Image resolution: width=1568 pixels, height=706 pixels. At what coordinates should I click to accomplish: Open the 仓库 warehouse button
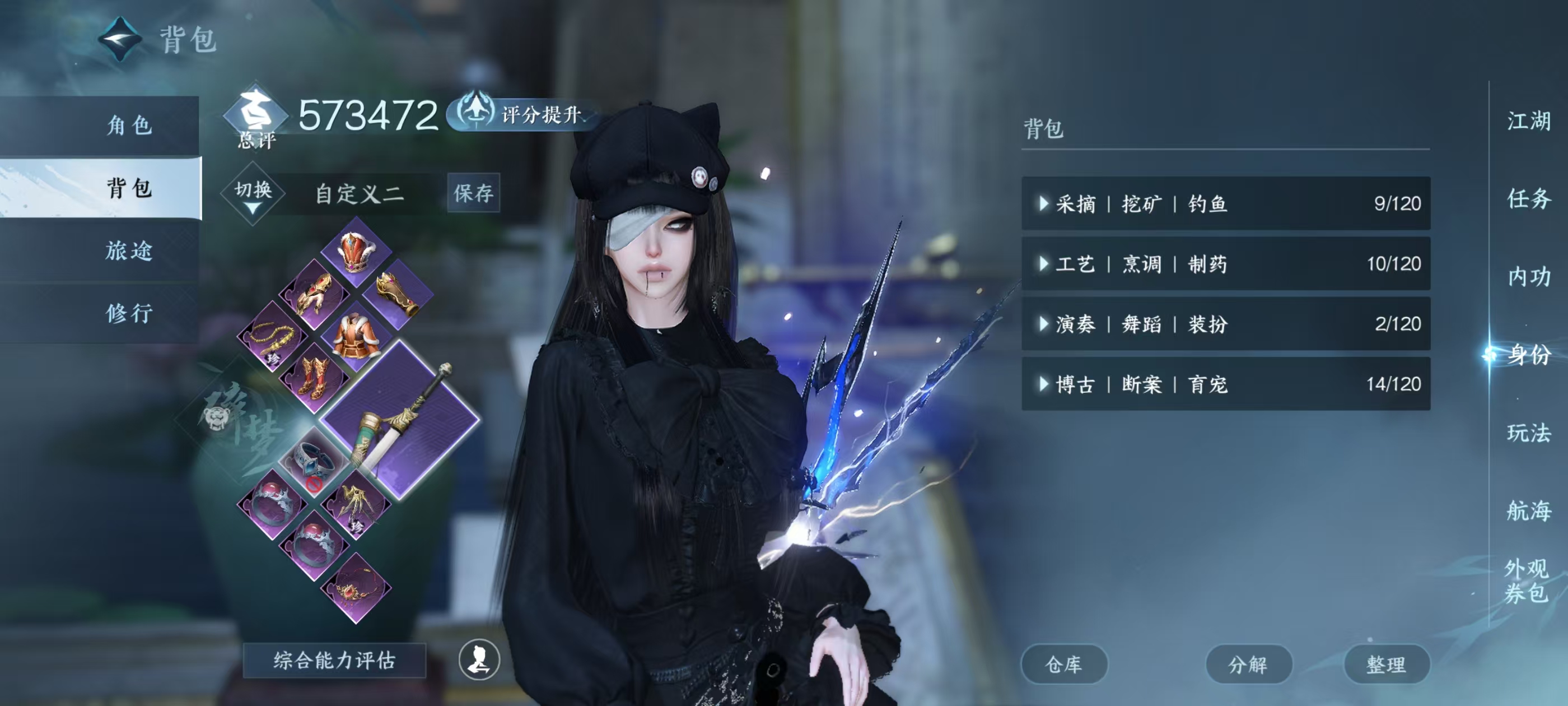(1065, 665)
